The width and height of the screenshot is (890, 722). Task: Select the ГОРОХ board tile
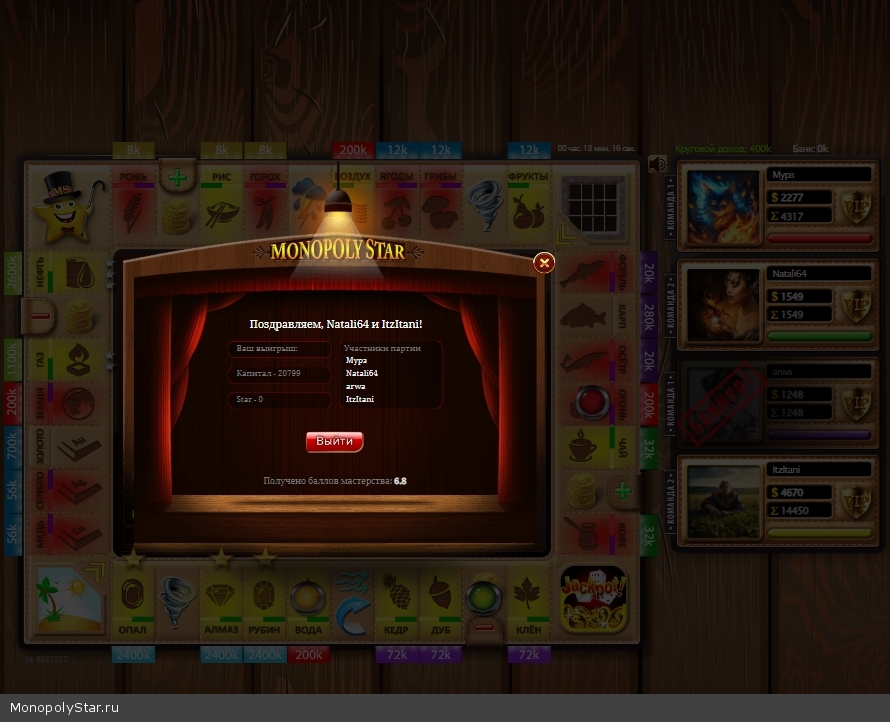click(265, 202)
